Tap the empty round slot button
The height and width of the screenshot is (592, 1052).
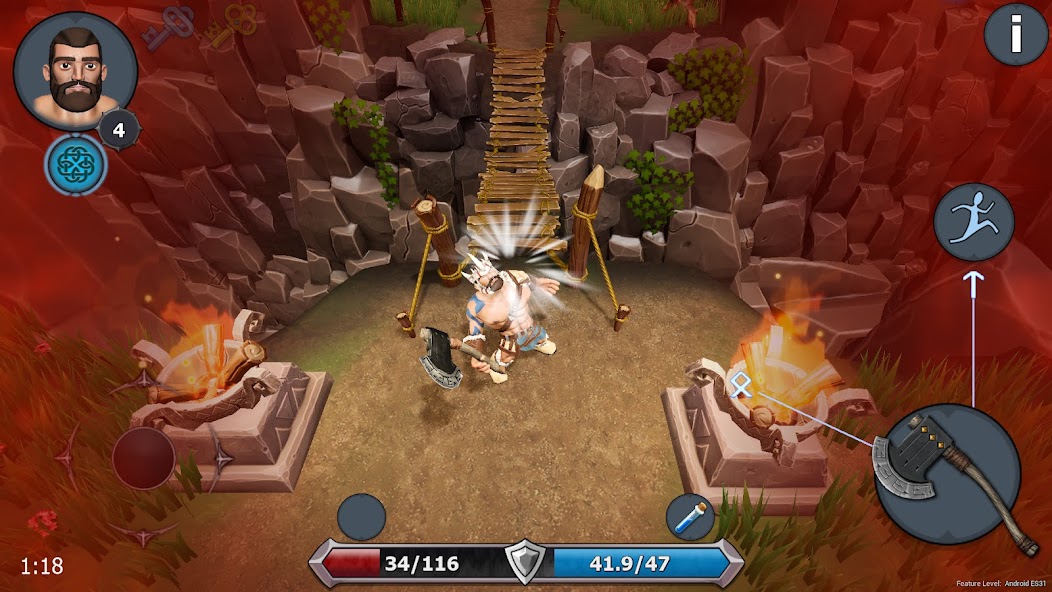pos(361,518)
